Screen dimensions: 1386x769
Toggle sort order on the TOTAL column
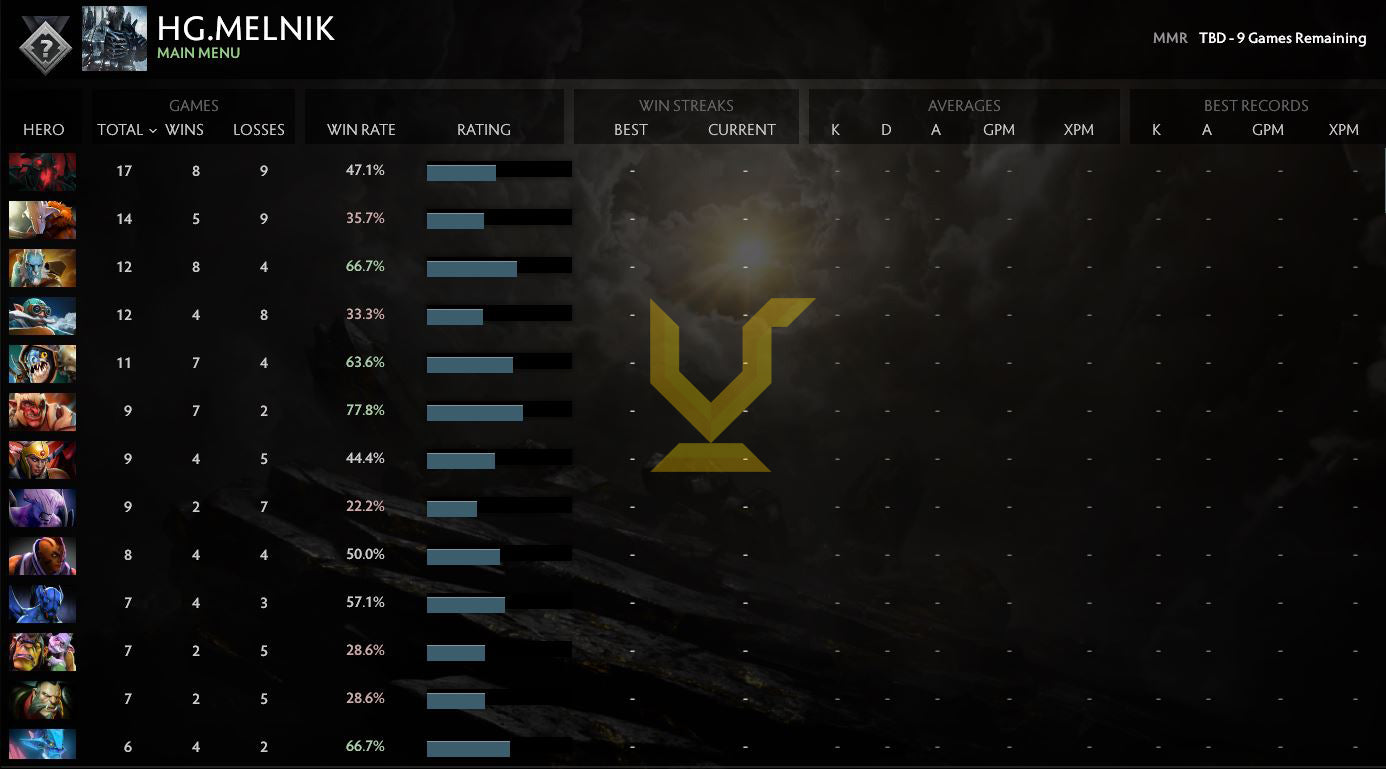click(123, 130)
